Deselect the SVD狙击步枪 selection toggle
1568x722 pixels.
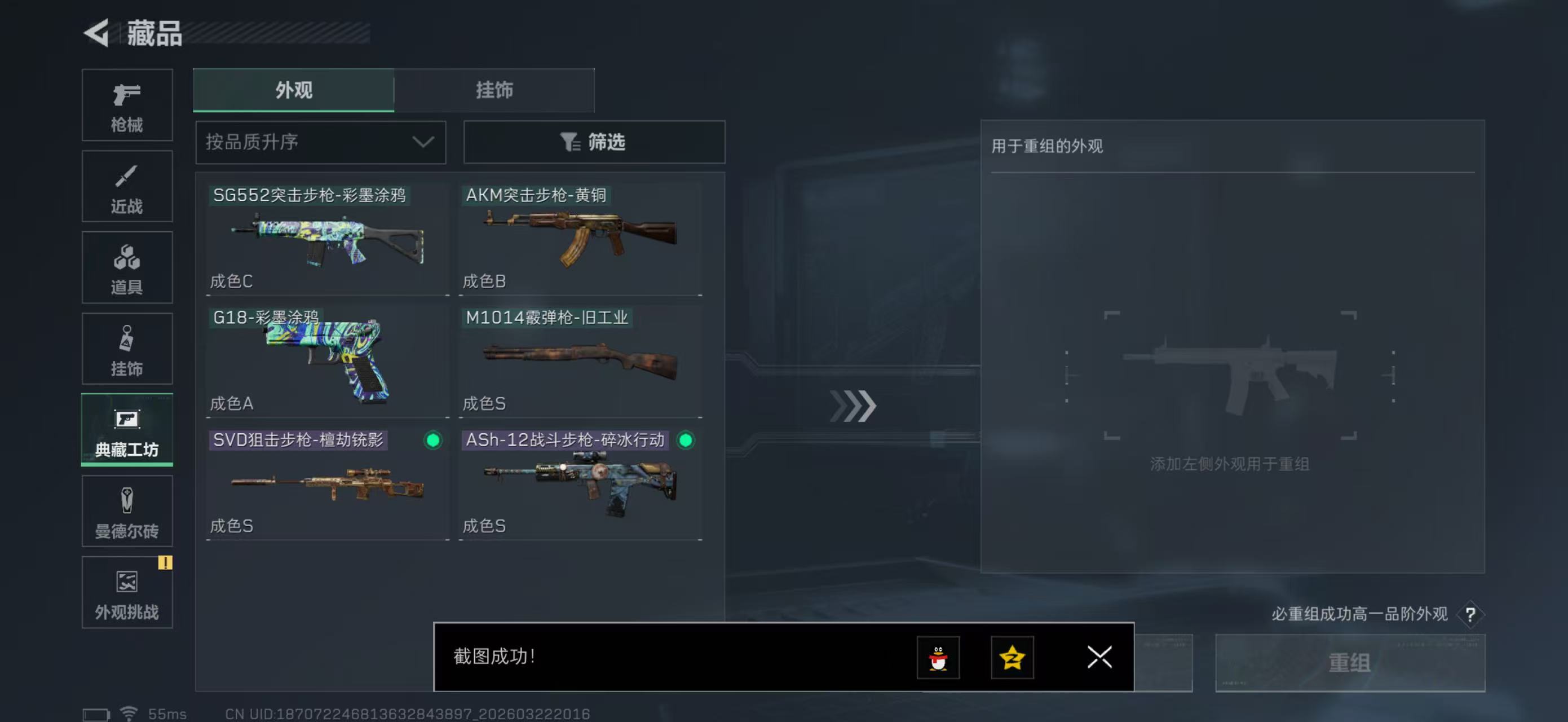(433, 441)
